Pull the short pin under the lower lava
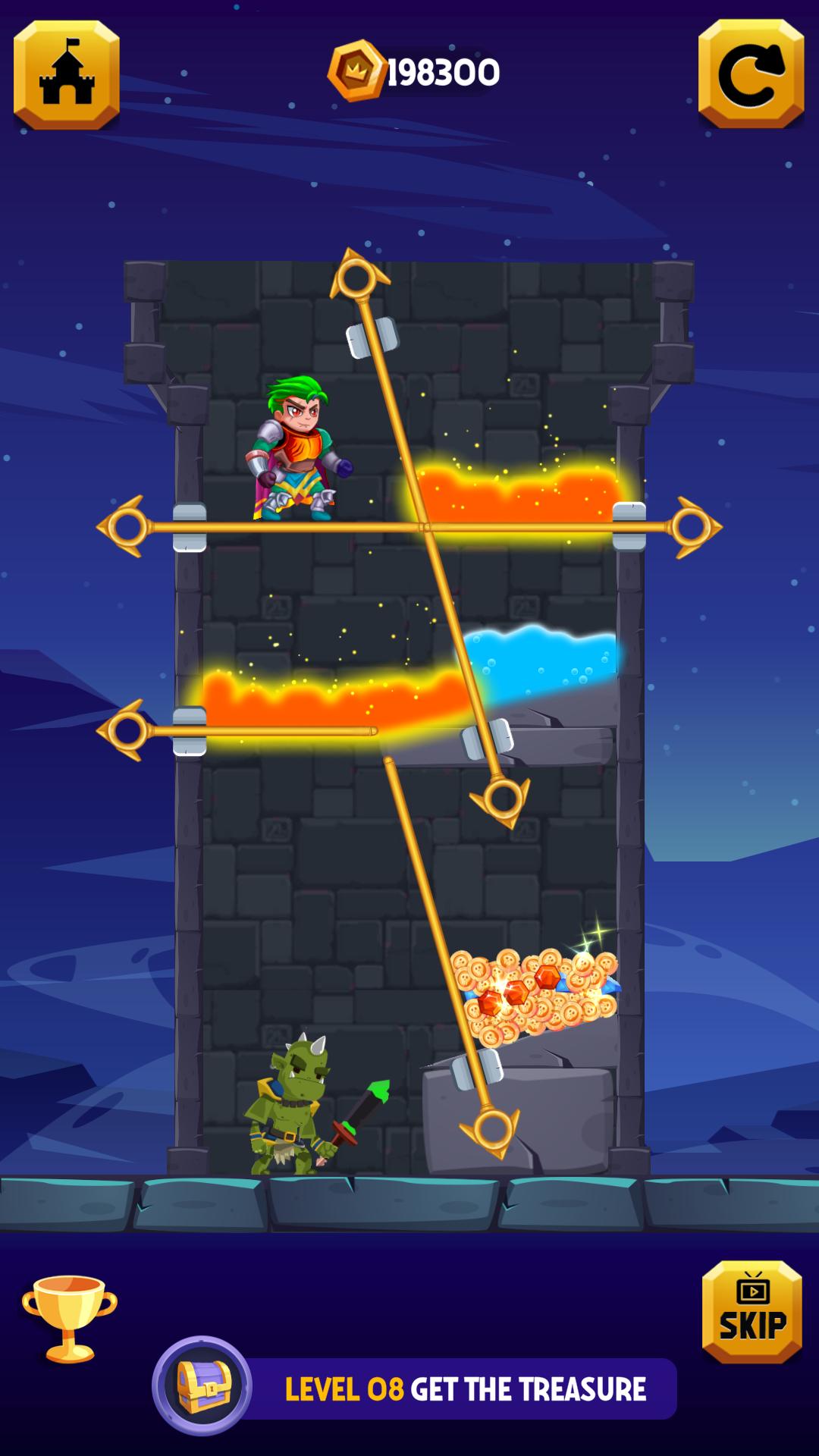The image size is (819, 1456). tap(125, 730)
